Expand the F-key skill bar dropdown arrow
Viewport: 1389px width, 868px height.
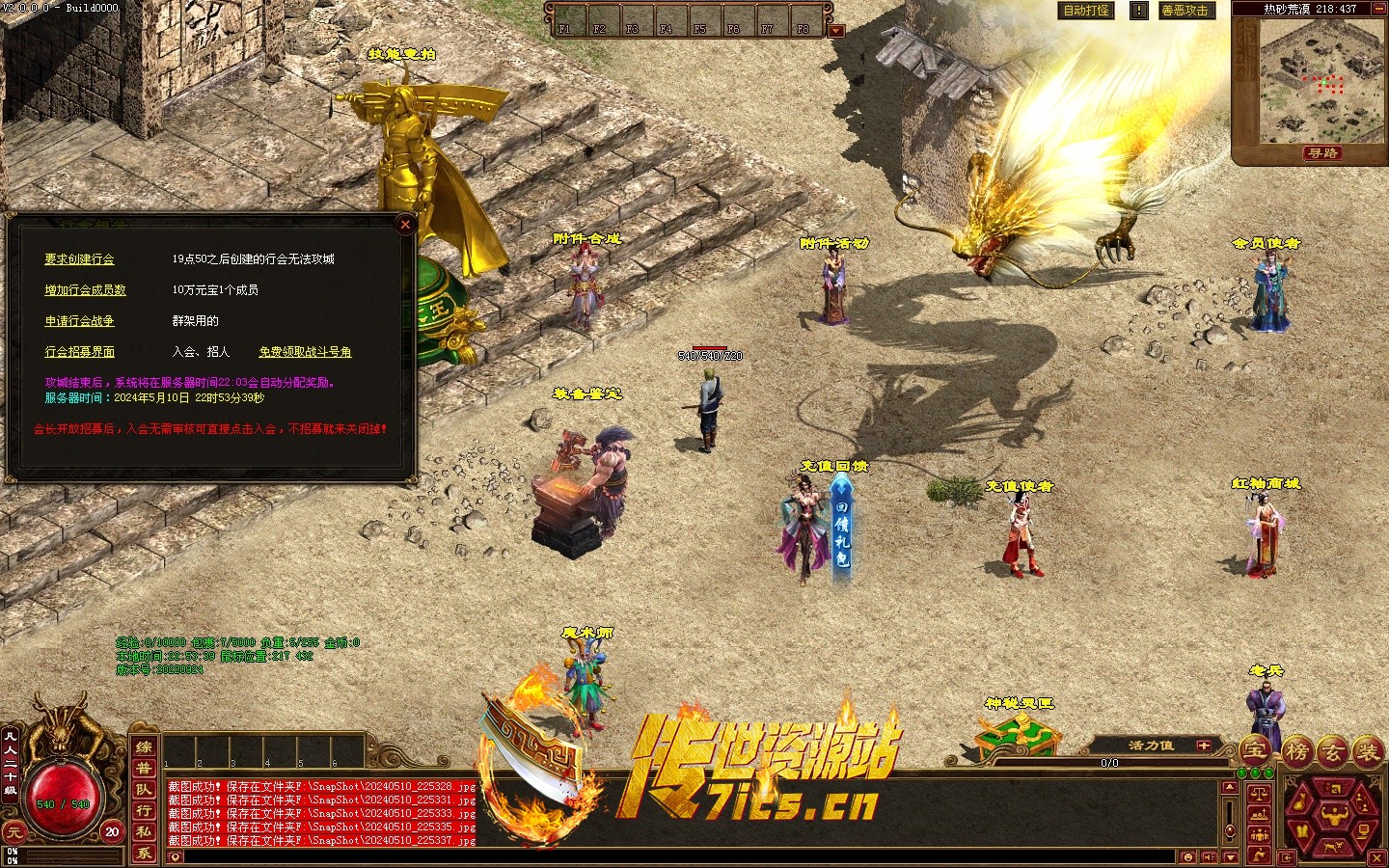coord(836,31)
